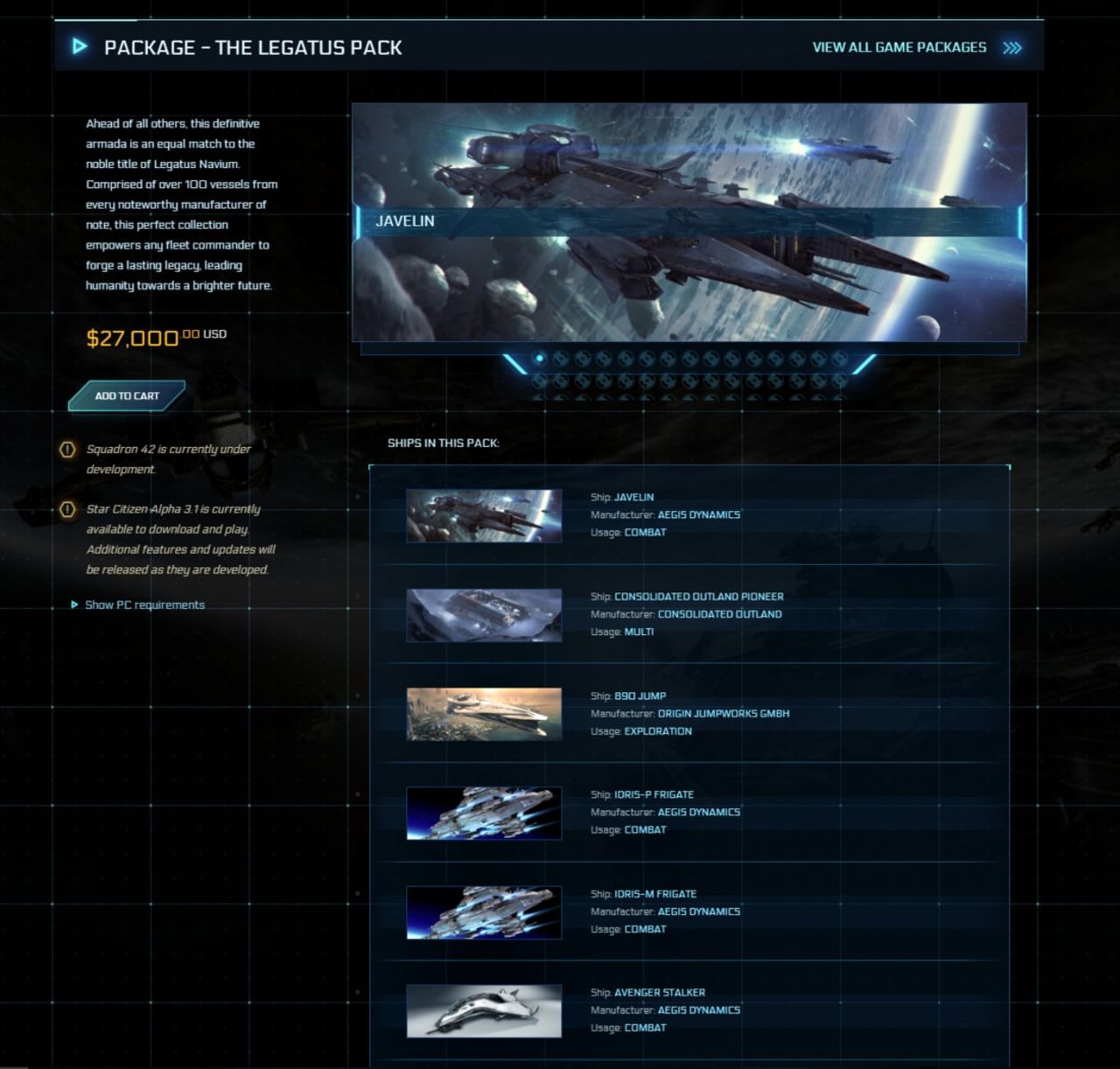The width and height of the screenshot is (1120, 1069).
Task: Select the third ship icon in the carousel strip
Action: click(584, 356)
